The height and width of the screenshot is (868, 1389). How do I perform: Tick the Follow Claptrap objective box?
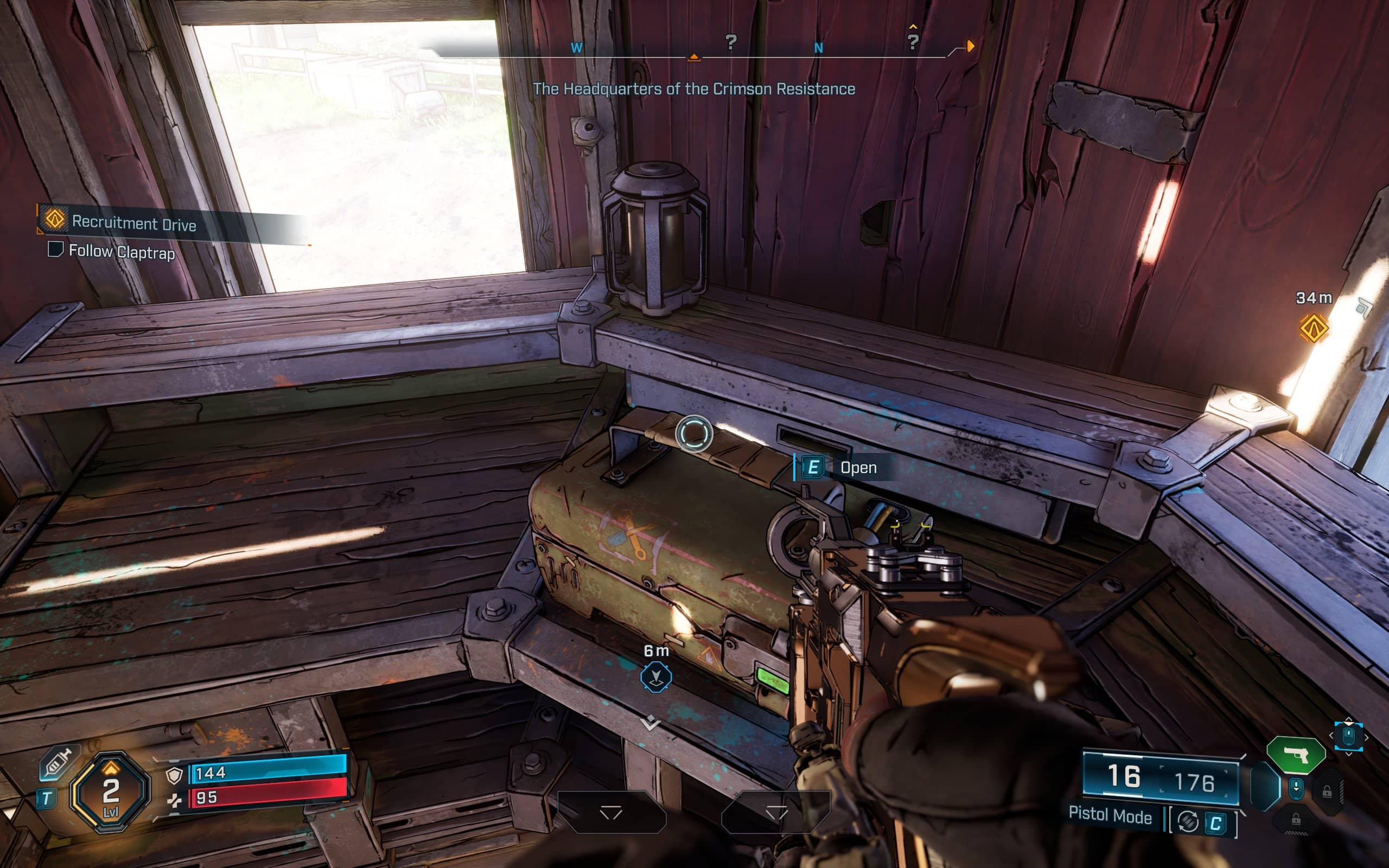(55, 249)
